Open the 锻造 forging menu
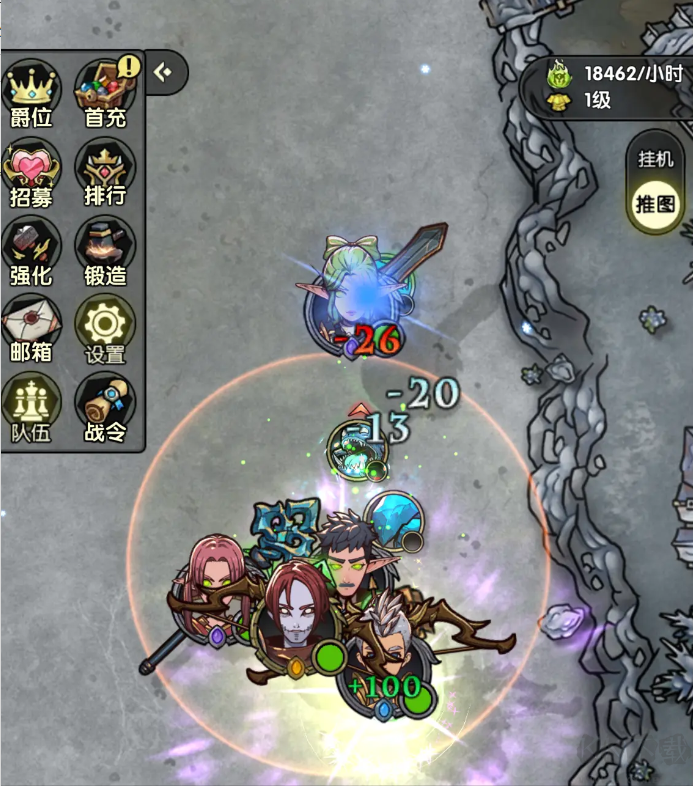The height and width of the screenshot is (786, 693). pos(105,252)
